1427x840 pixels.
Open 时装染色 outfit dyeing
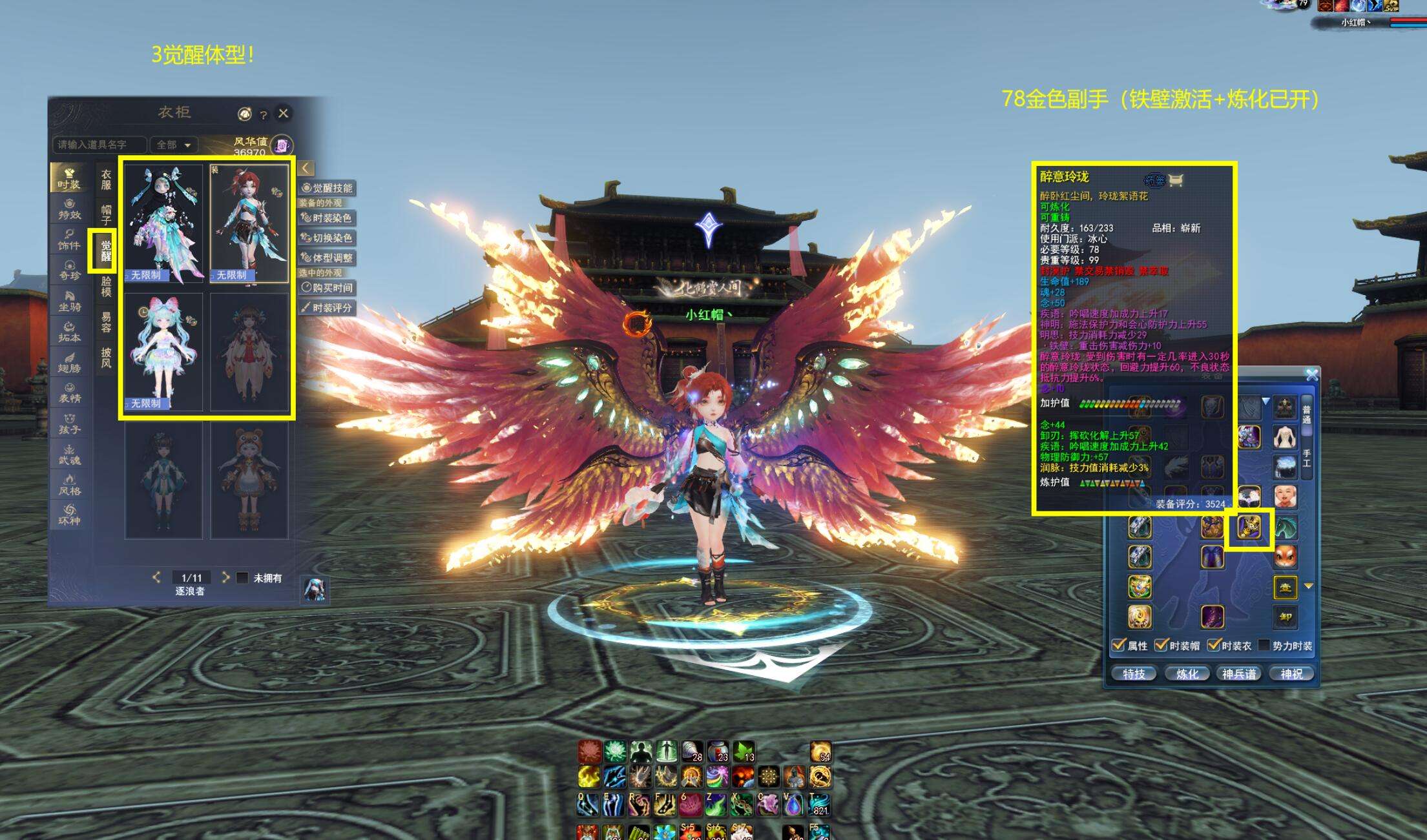pyautogui.click(x=328, y=218)
